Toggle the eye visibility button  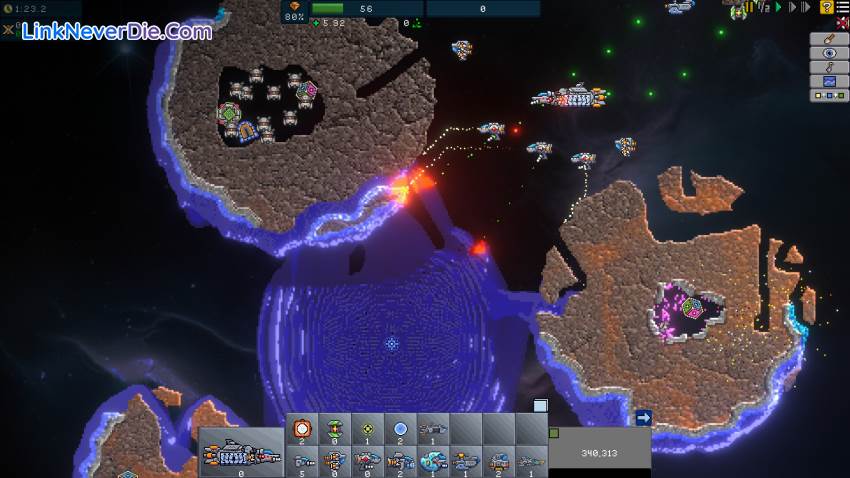point(829,53)
